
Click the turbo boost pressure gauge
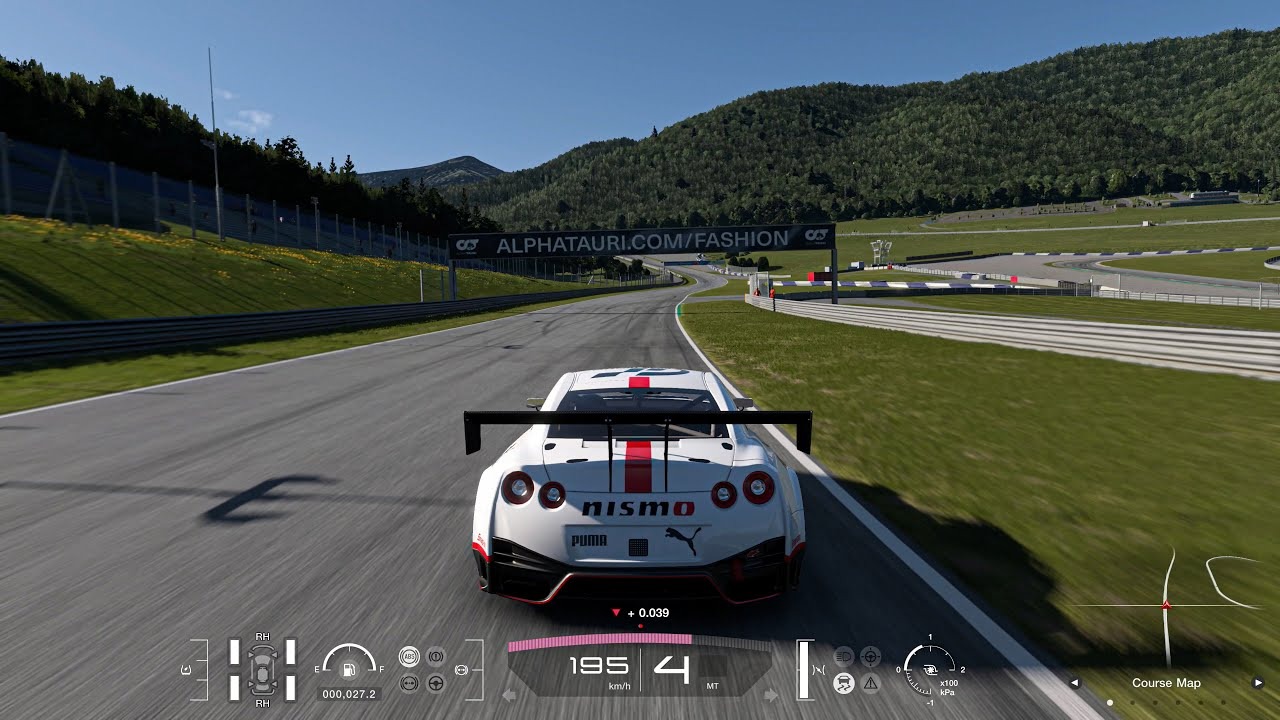[x=929, y=668]
